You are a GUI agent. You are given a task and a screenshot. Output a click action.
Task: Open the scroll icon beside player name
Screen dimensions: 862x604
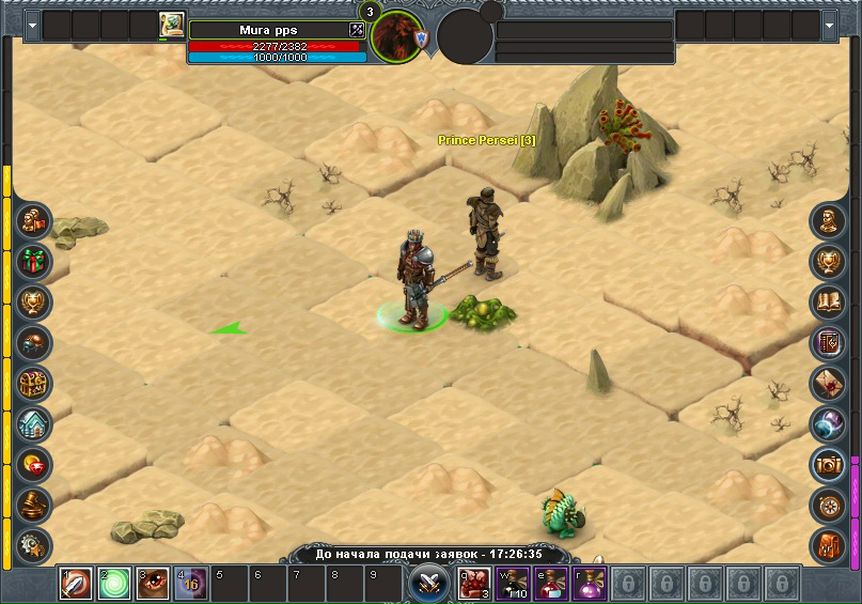(171, 26)
